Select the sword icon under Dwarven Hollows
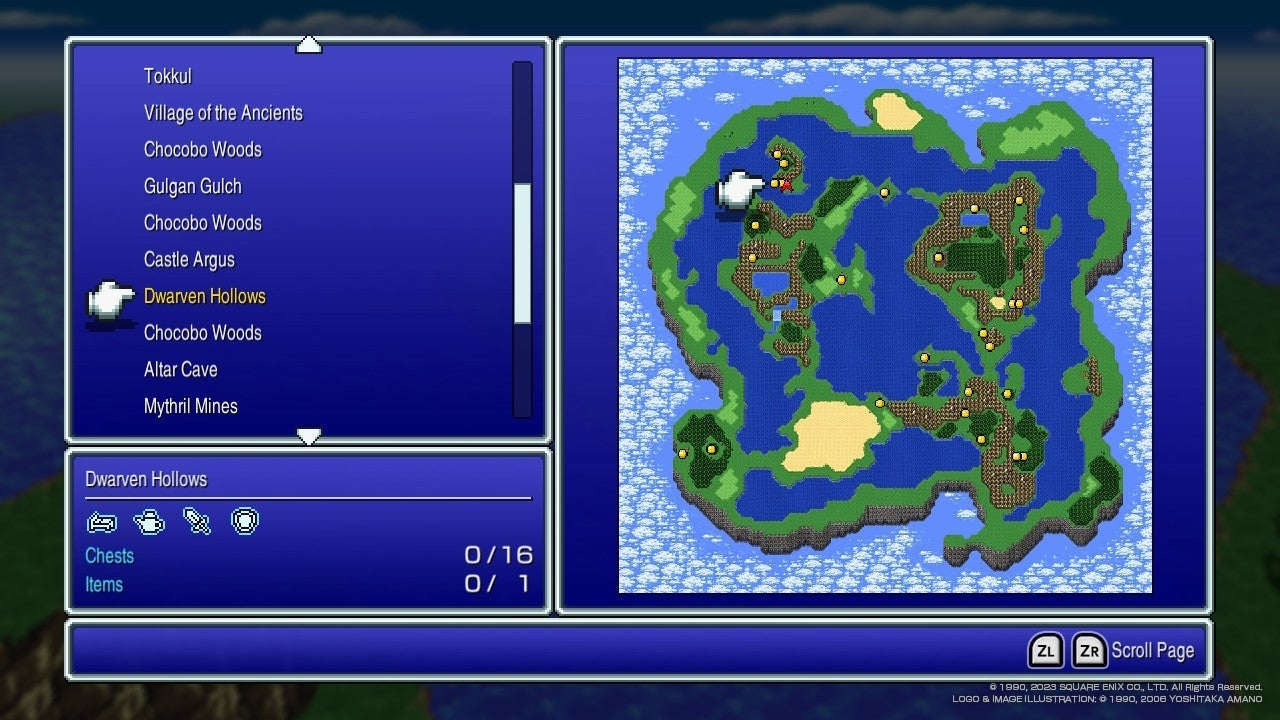Image resolution: width=1280 pixels, height=720 pixels. pyautogui.click(x=196, y=520)
